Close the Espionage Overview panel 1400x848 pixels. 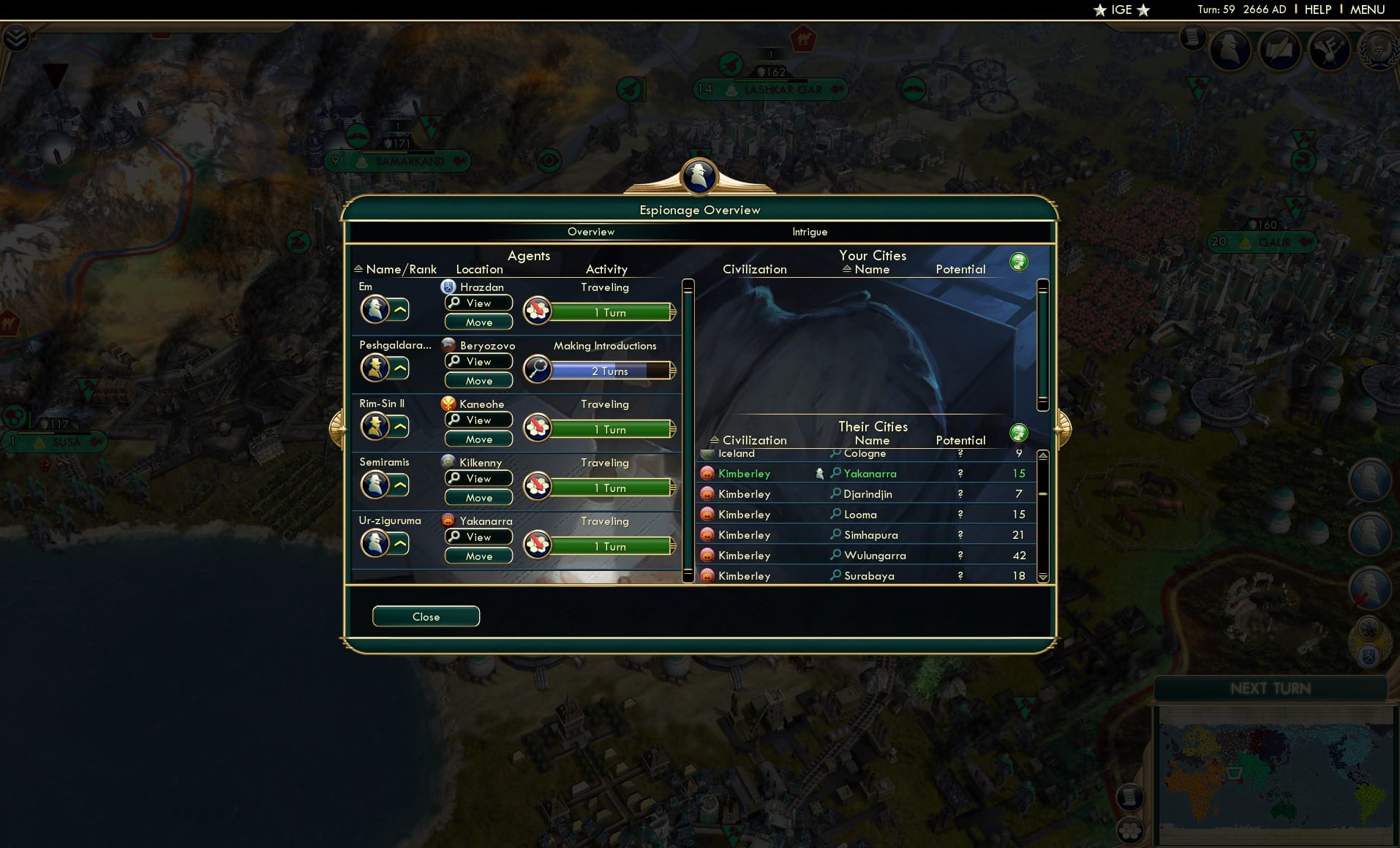tap(426, 616)
